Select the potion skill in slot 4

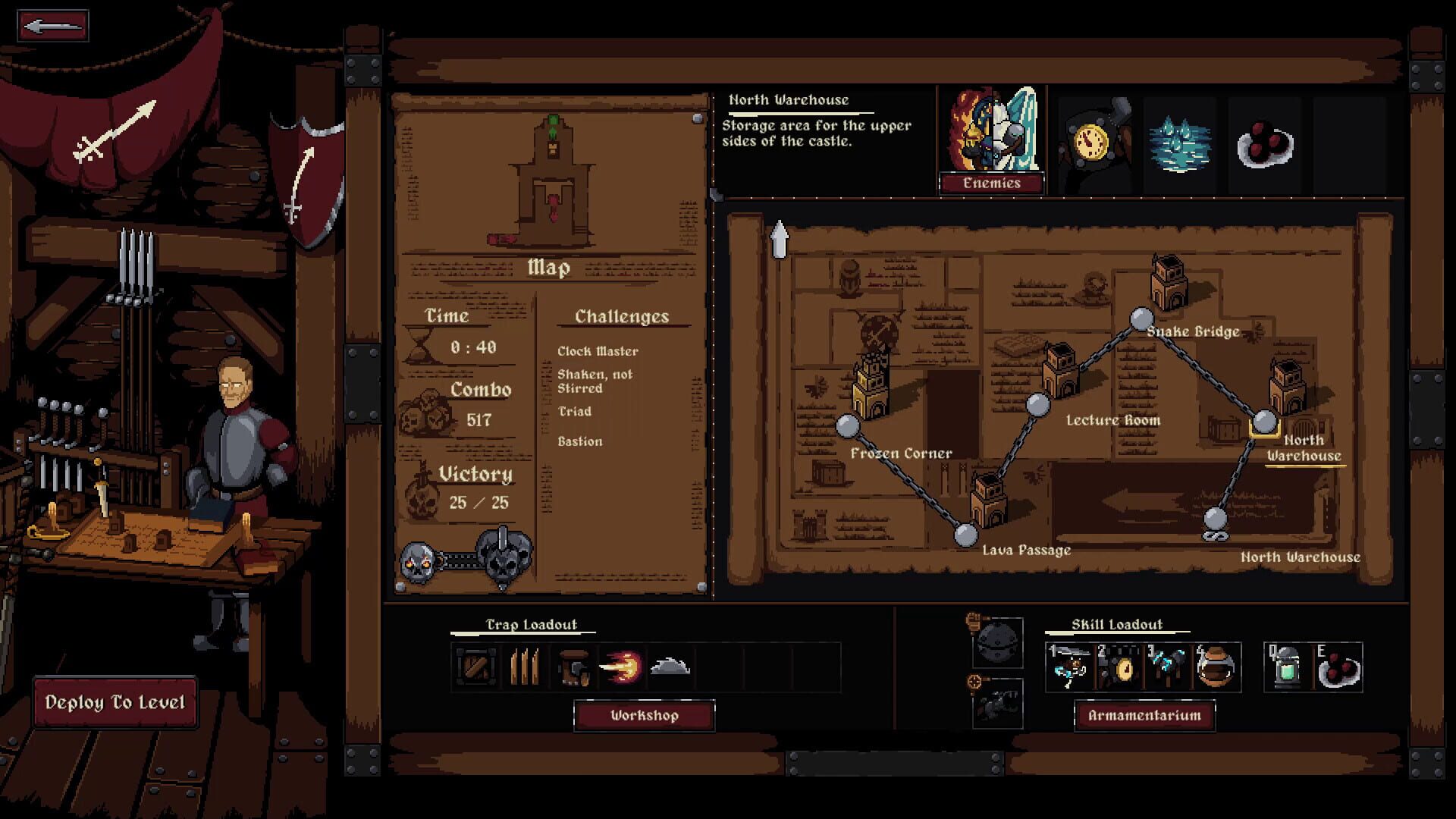(x=1218, y=665)
